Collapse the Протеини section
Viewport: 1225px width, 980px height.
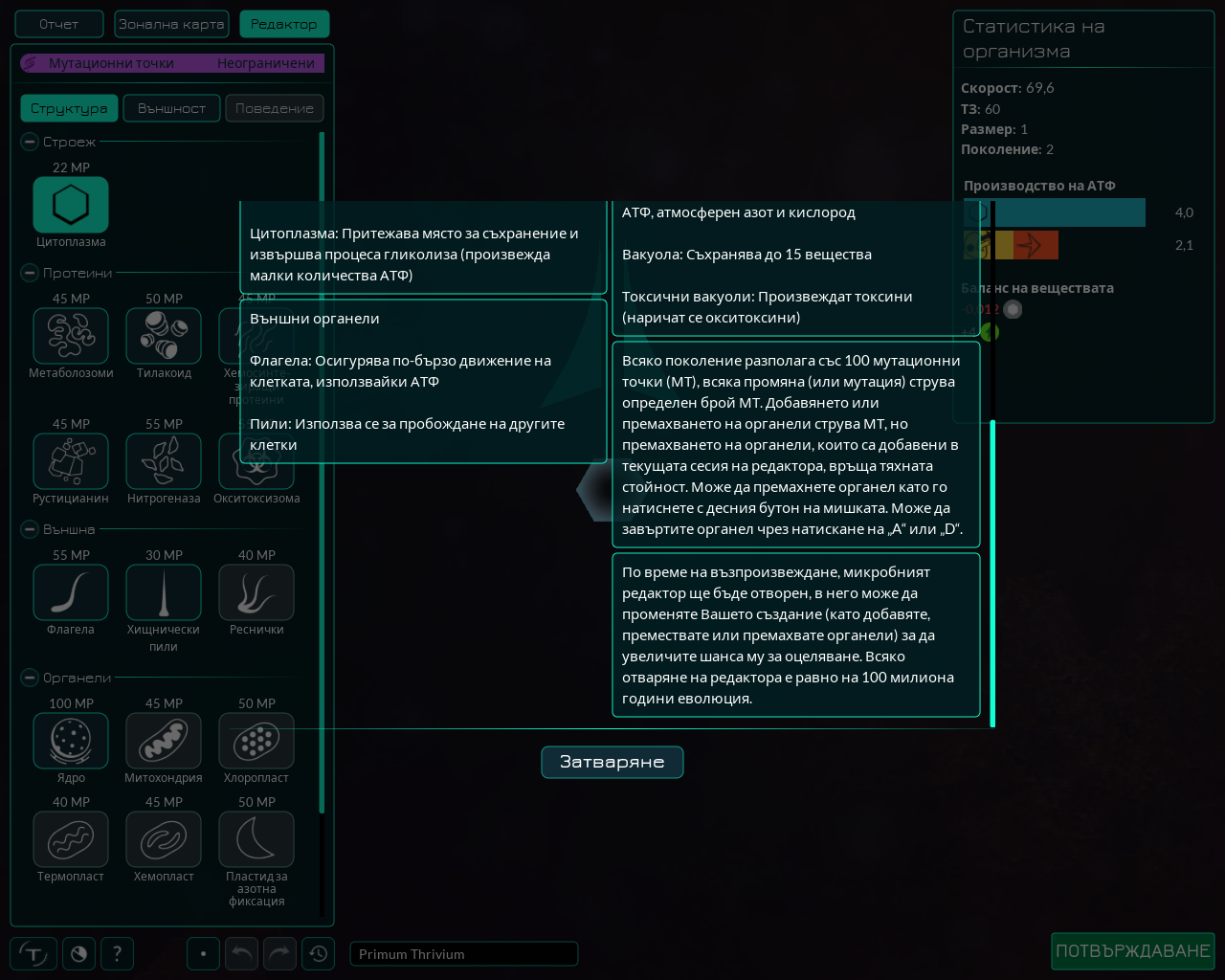tap(28, 273)
